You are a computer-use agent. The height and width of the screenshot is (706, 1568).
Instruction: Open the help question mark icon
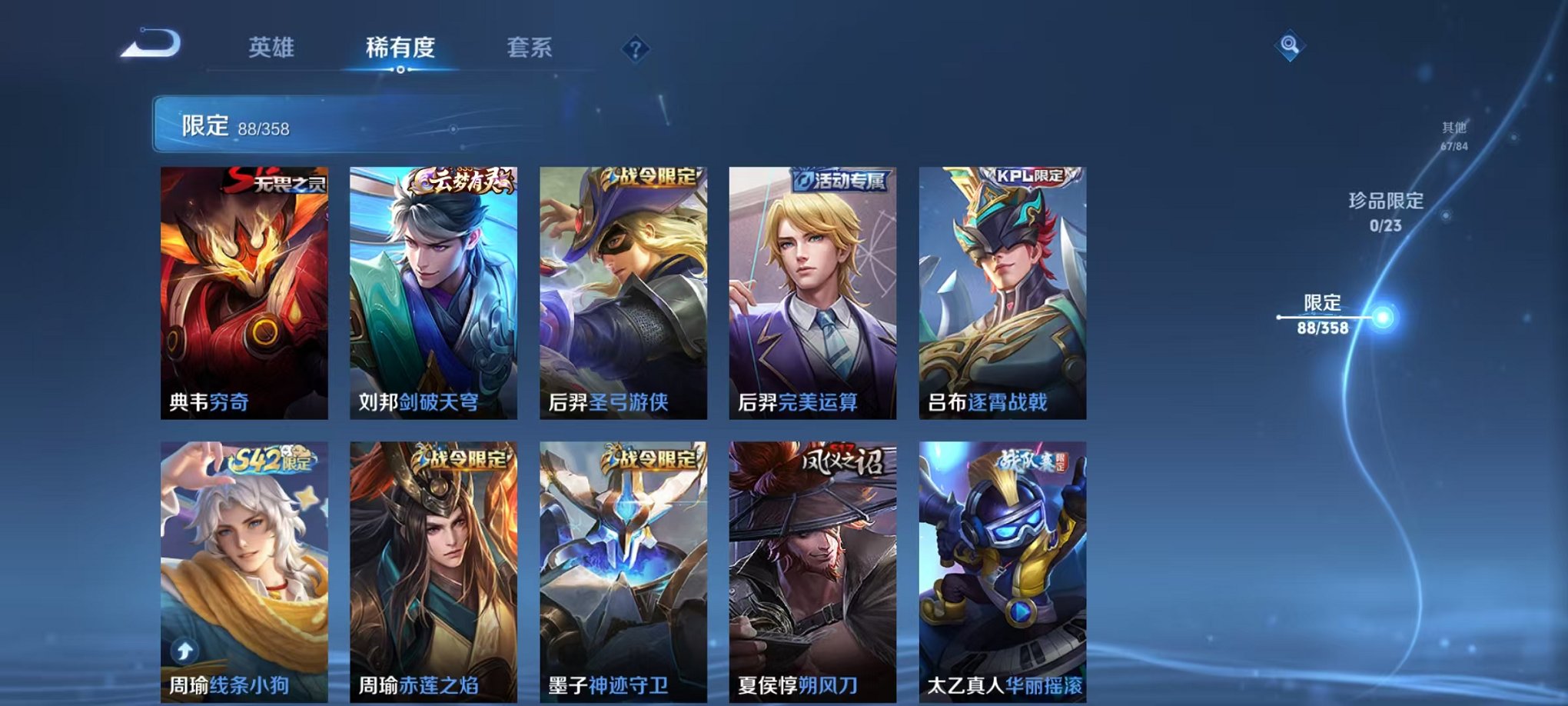click(x=635, y=49)
